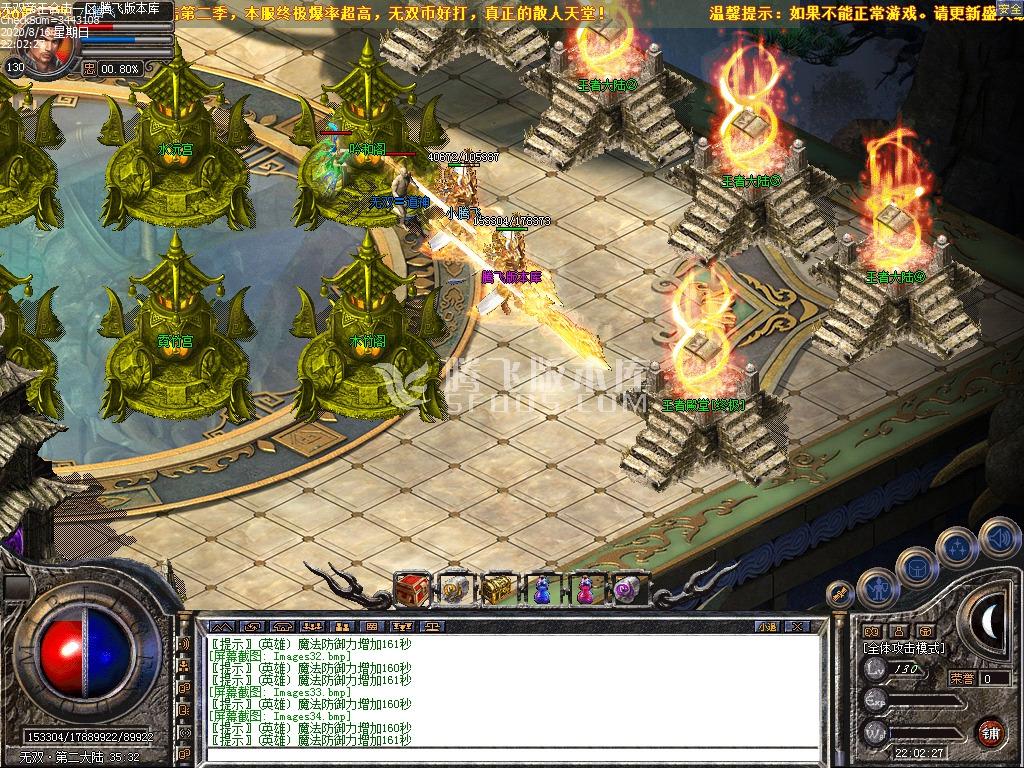1024x768 pixels.
Task: Activate the purple swirl scroll item
Action: [626, 590]
